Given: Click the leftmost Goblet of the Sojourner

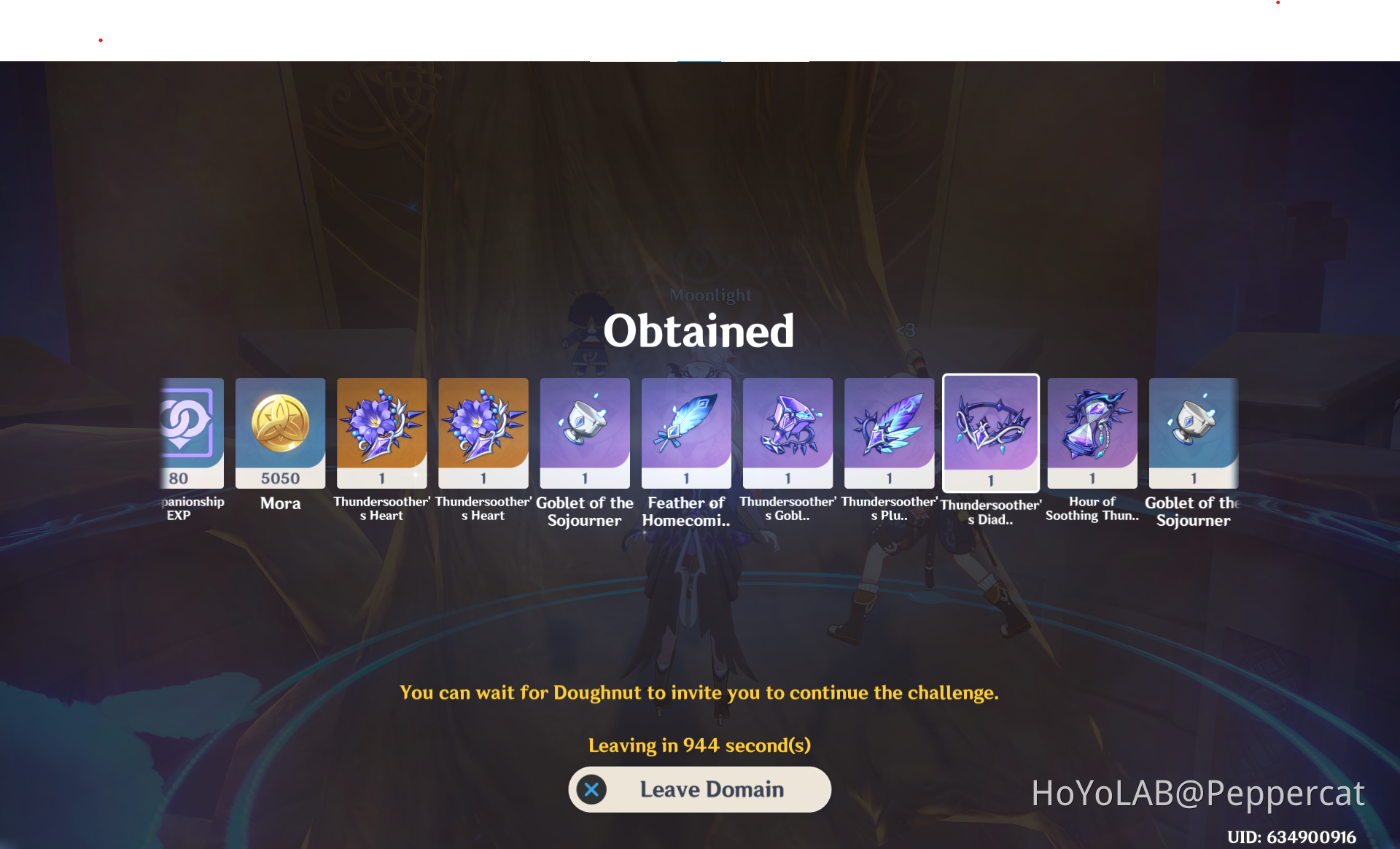Looking at the screenshot, I should click(584, 433).
